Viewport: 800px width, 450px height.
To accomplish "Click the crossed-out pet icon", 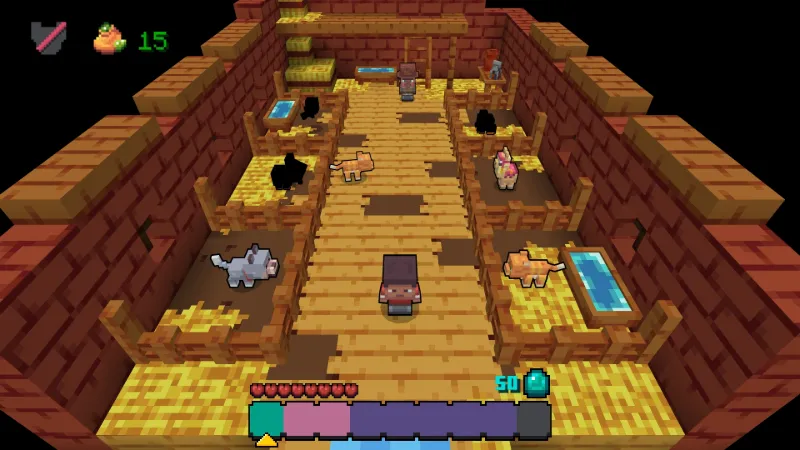I will [47, 38].
